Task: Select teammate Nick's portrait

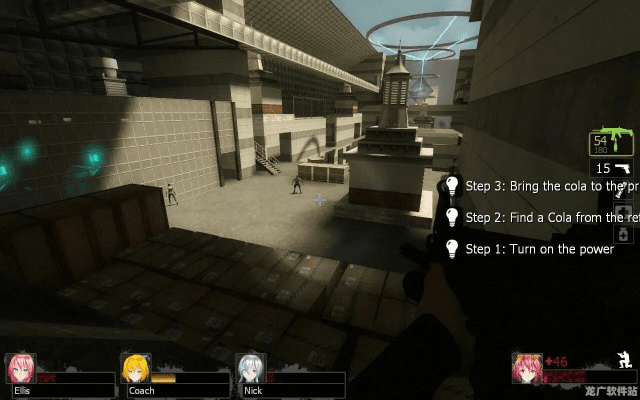Action: [x=251, y=368]
